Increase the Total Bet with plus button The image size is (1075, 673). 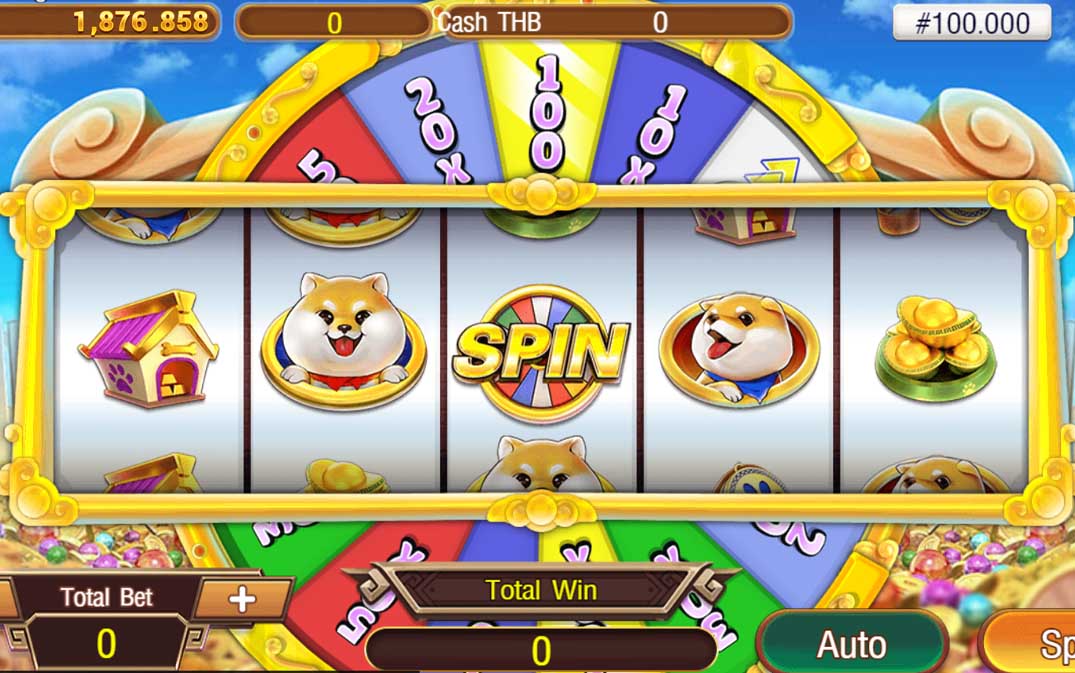[242, 599]
